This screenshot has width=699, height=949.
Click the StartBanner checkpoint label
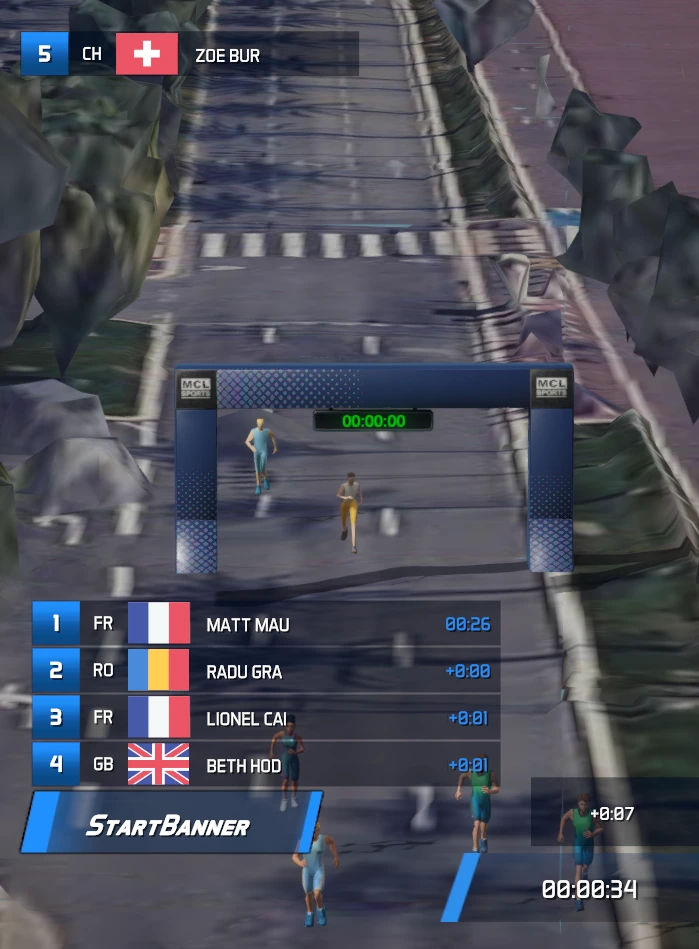click(168, 826)
